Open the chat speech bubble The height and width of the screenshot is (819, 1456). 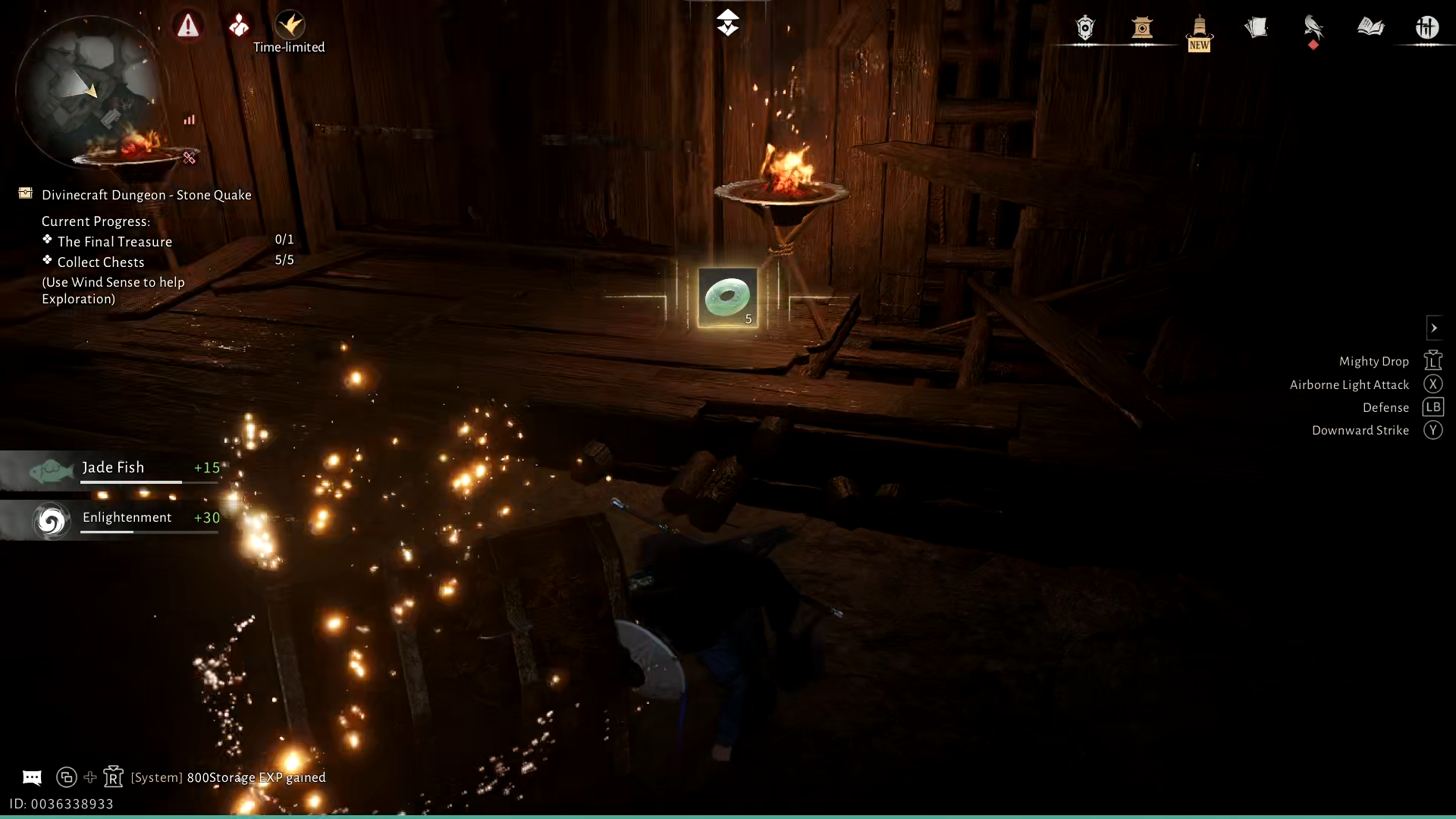pos(32,777)
